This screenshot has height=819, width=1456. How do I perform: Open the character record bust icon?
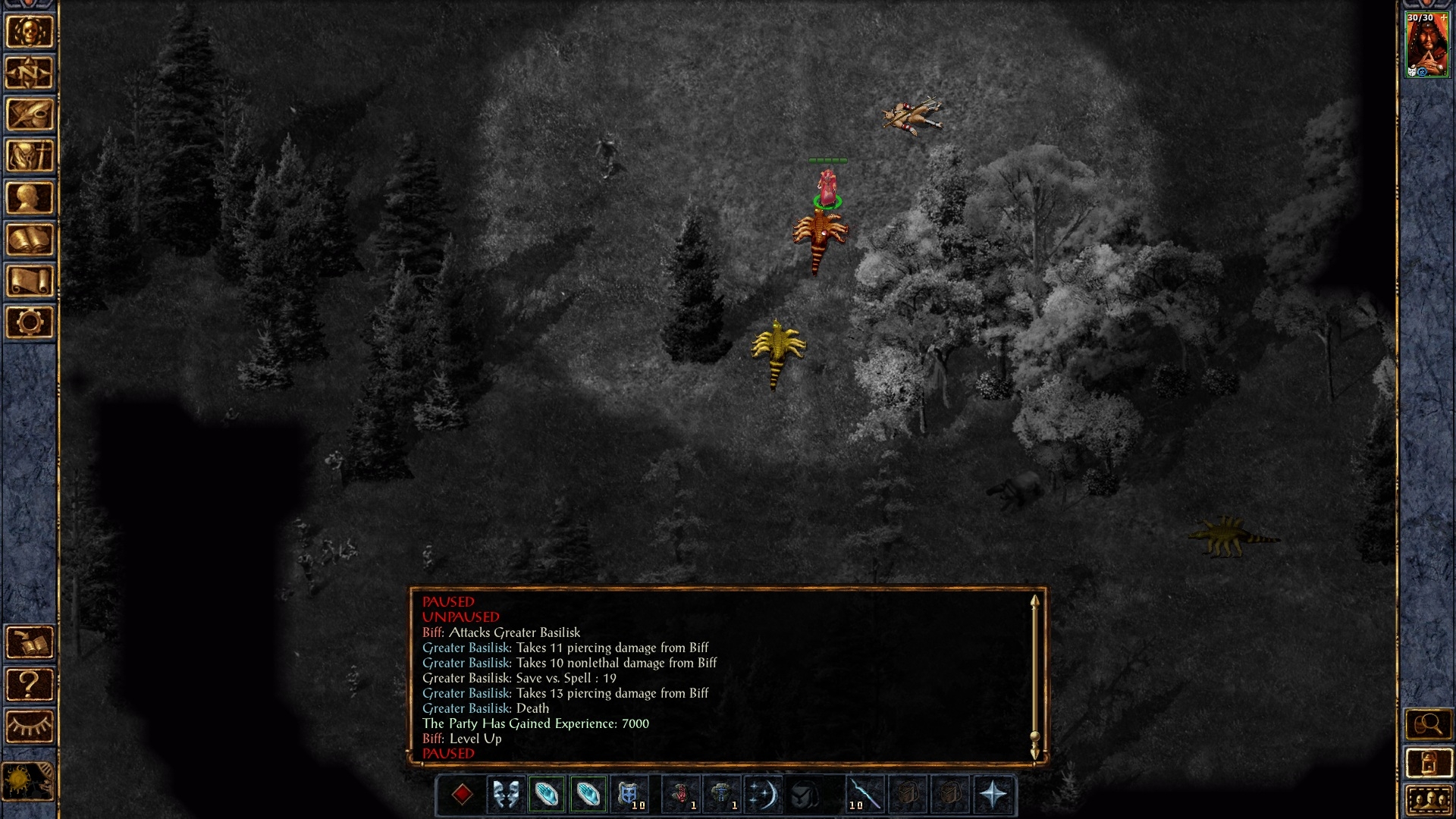tap(30, 199)
